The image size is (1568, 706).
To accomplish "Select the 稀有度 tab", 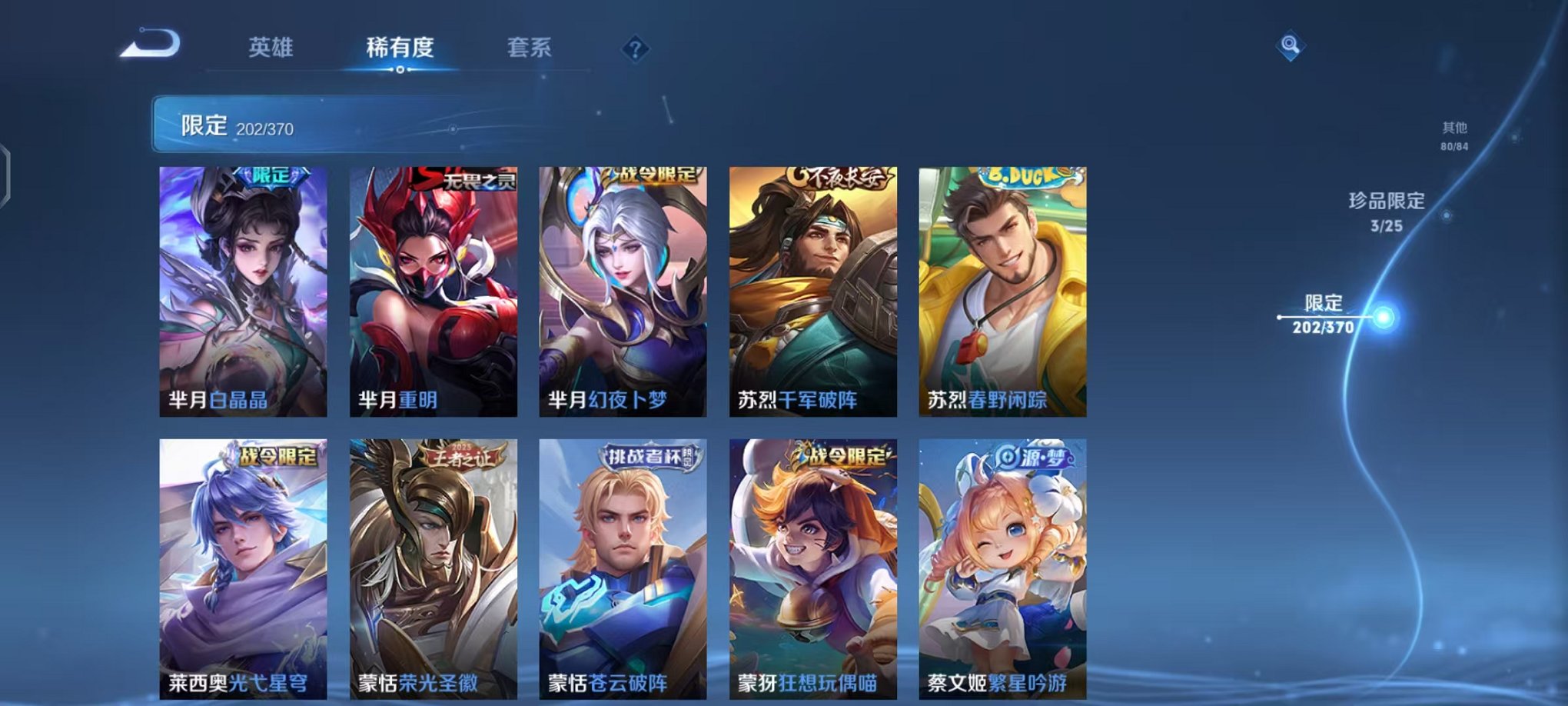I will coord(400,48).
